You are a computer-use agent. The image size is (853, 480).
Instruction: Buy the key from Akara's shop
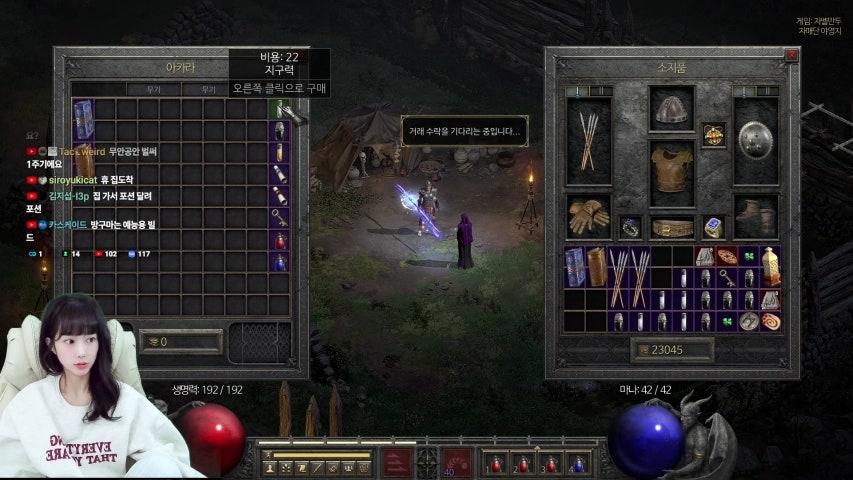(280, 218)
